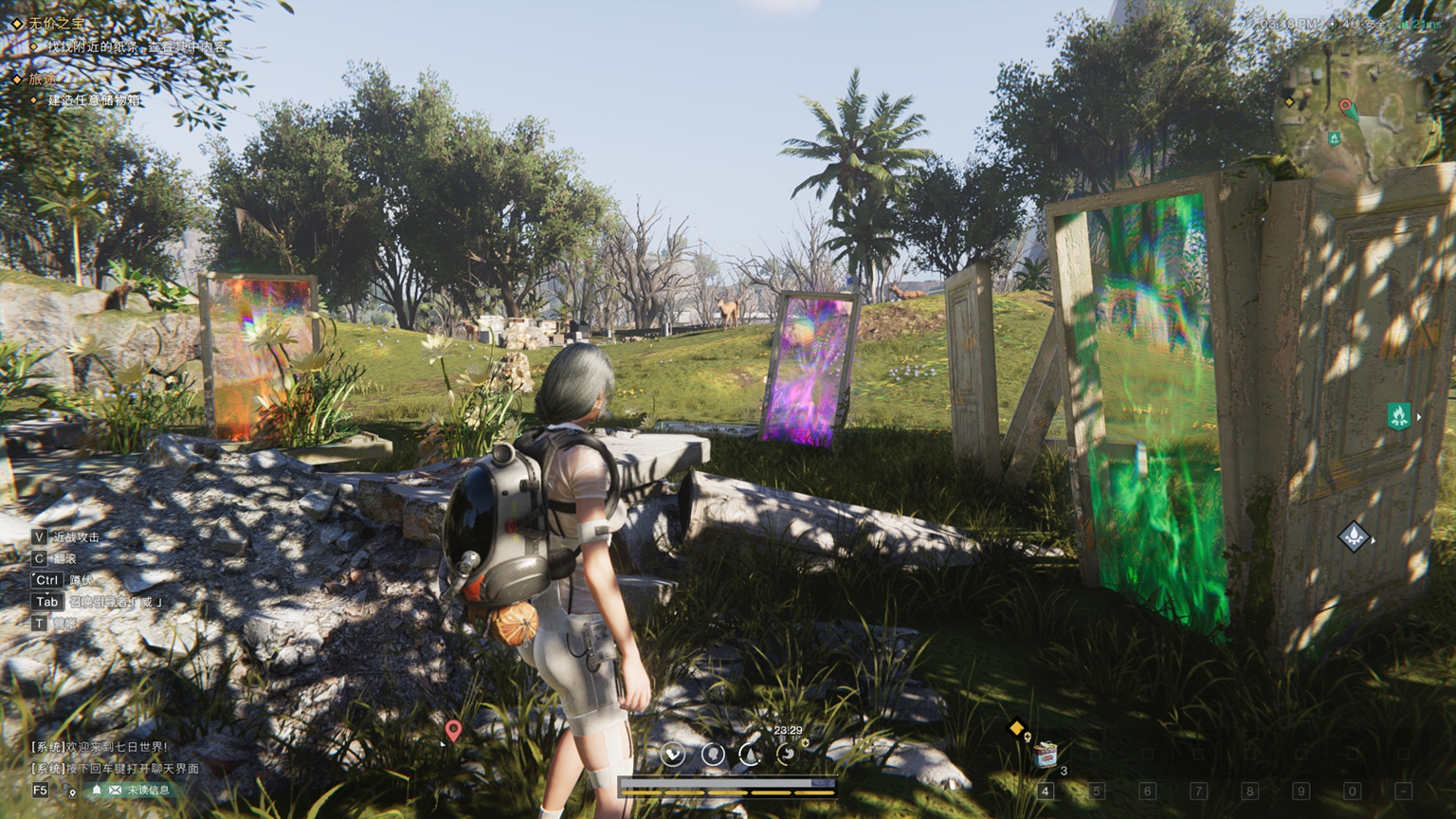
Task: Click the head sanity status icon
Action: 713,755
